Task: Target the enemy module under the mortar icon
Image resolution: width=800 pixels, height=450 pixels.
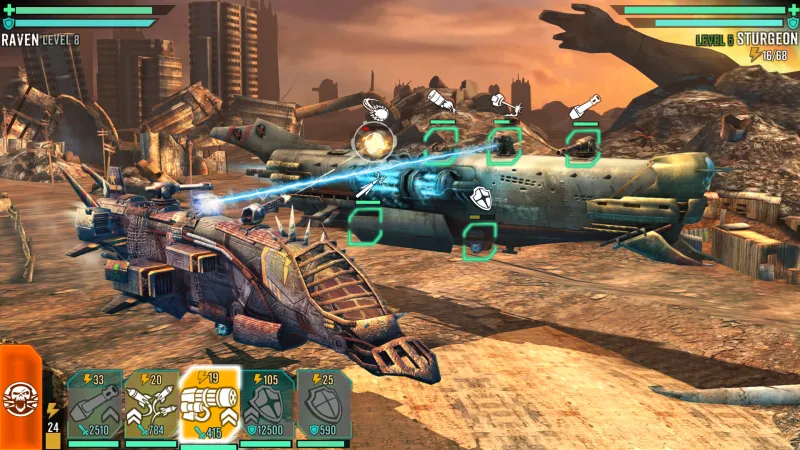Action: [x=582, y=146]
